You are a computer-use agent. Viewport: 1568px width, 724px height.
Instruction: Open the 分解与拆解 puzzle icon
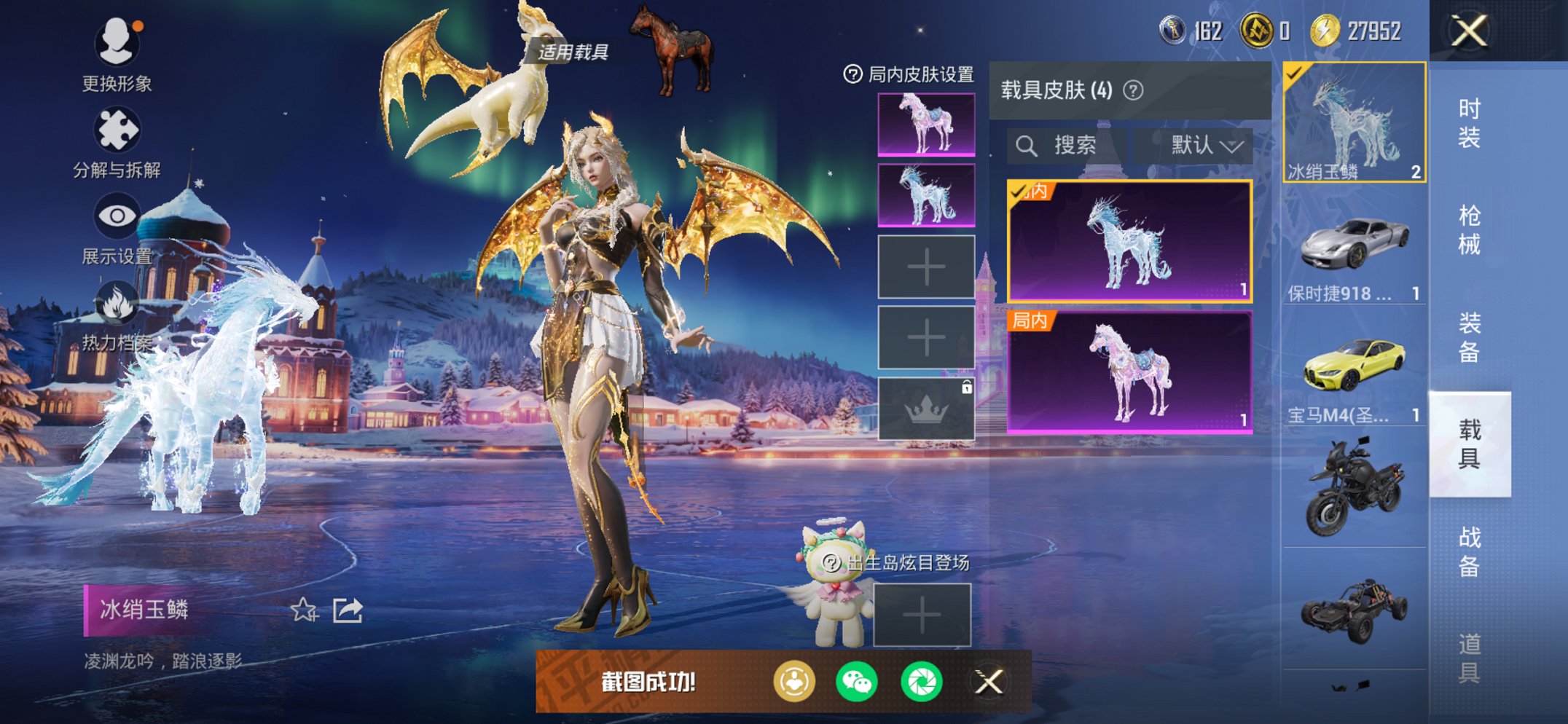tap(117, 127)
